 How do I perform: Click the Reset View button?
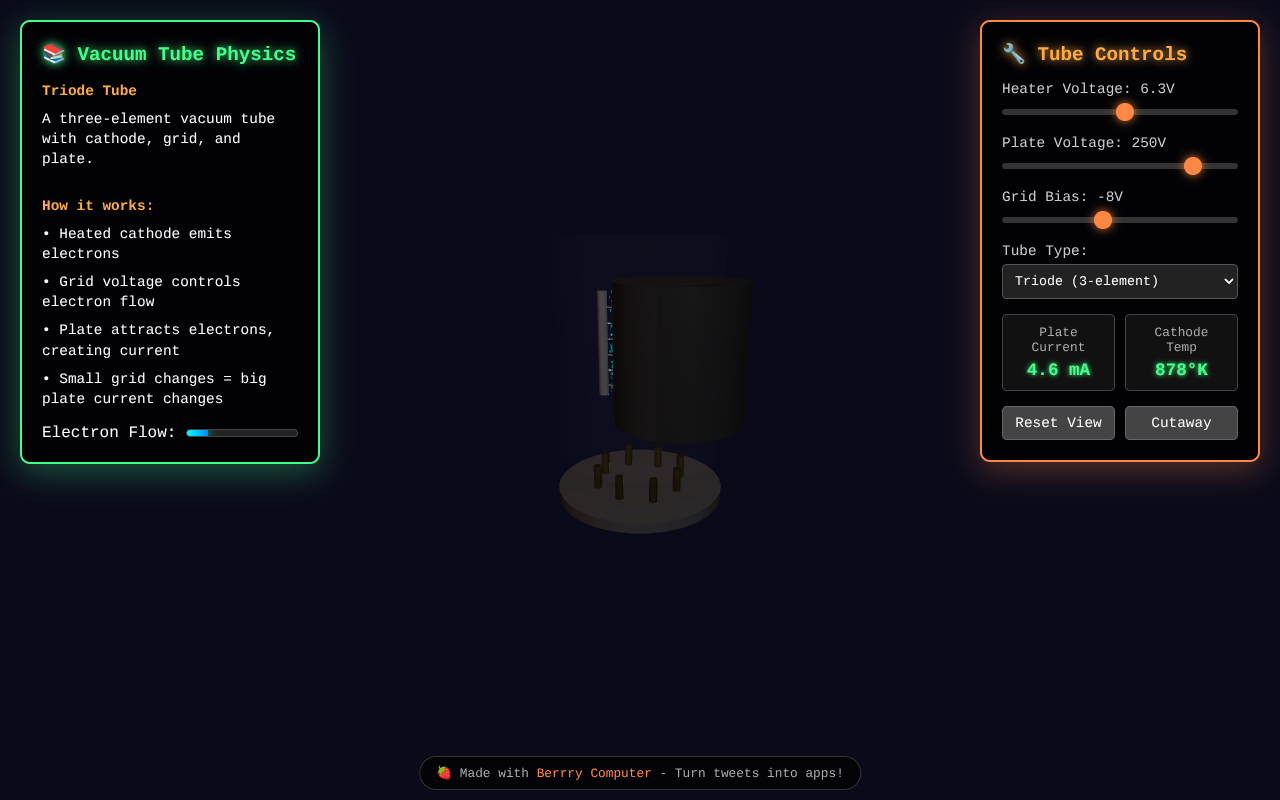(1058, 422)
